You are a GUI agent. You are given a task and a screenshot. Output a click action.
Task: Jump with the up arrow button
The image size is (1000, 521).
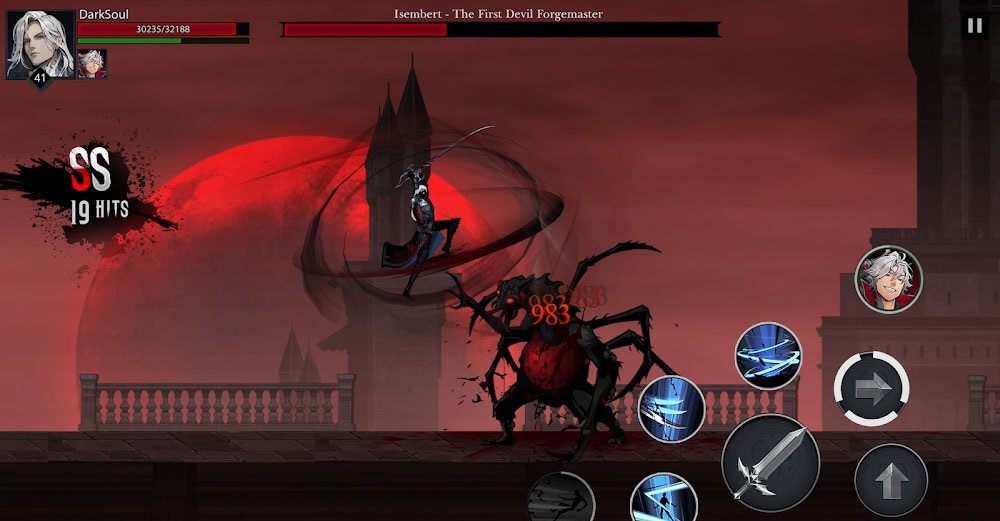pyautogui.click(x=890, y=480)
